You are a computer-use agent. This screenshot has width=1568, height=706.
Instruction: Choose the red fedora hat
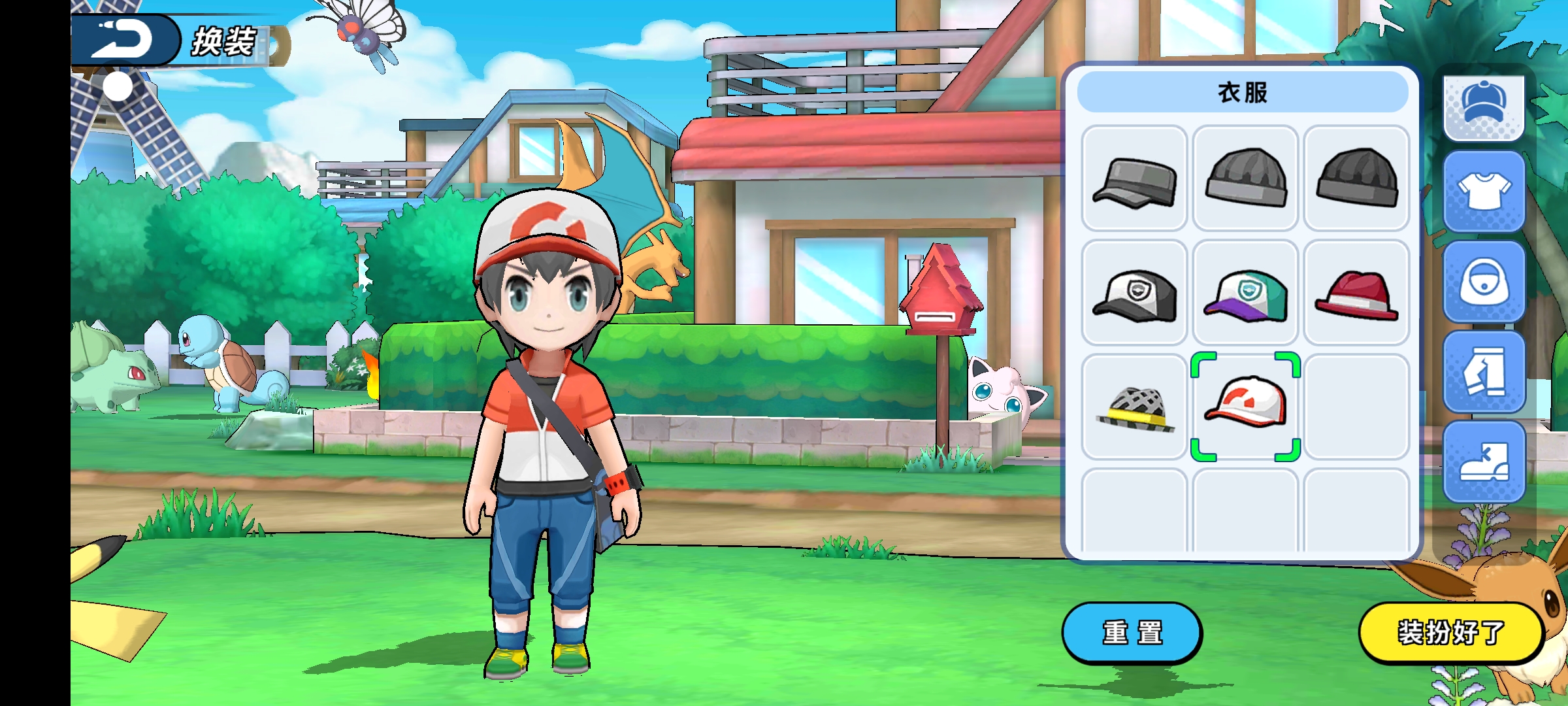pyautogui.click(x=1356, y=293)
